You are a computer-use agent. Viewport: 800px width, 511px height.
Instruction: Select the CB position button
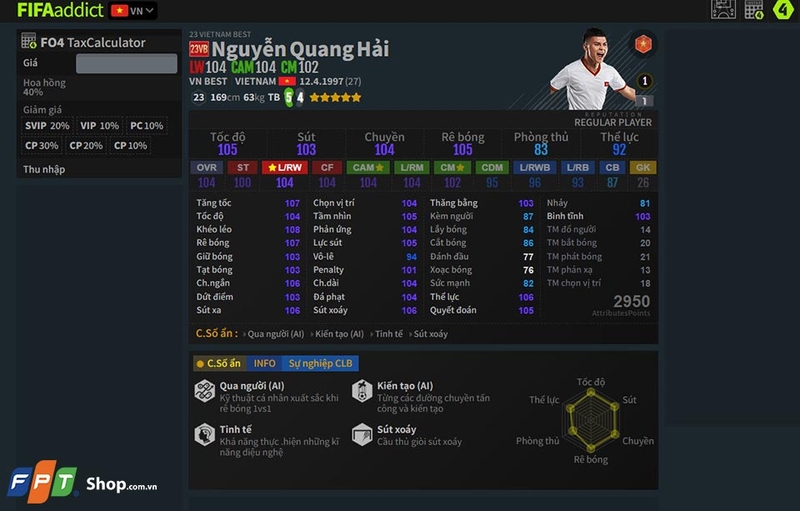[612, 167]
